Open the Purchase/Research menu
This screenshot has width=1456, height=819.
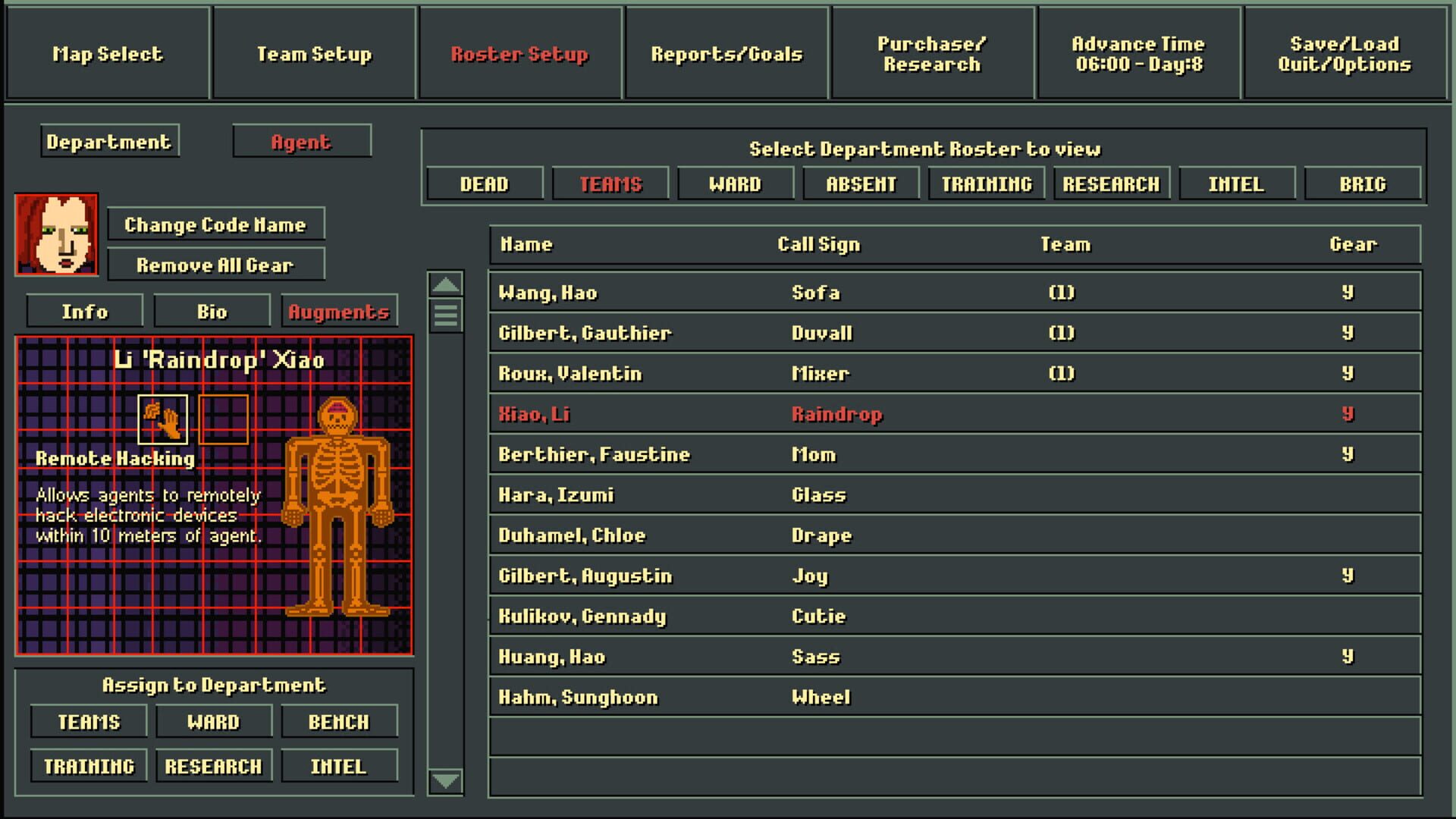[x=931, y=54]
